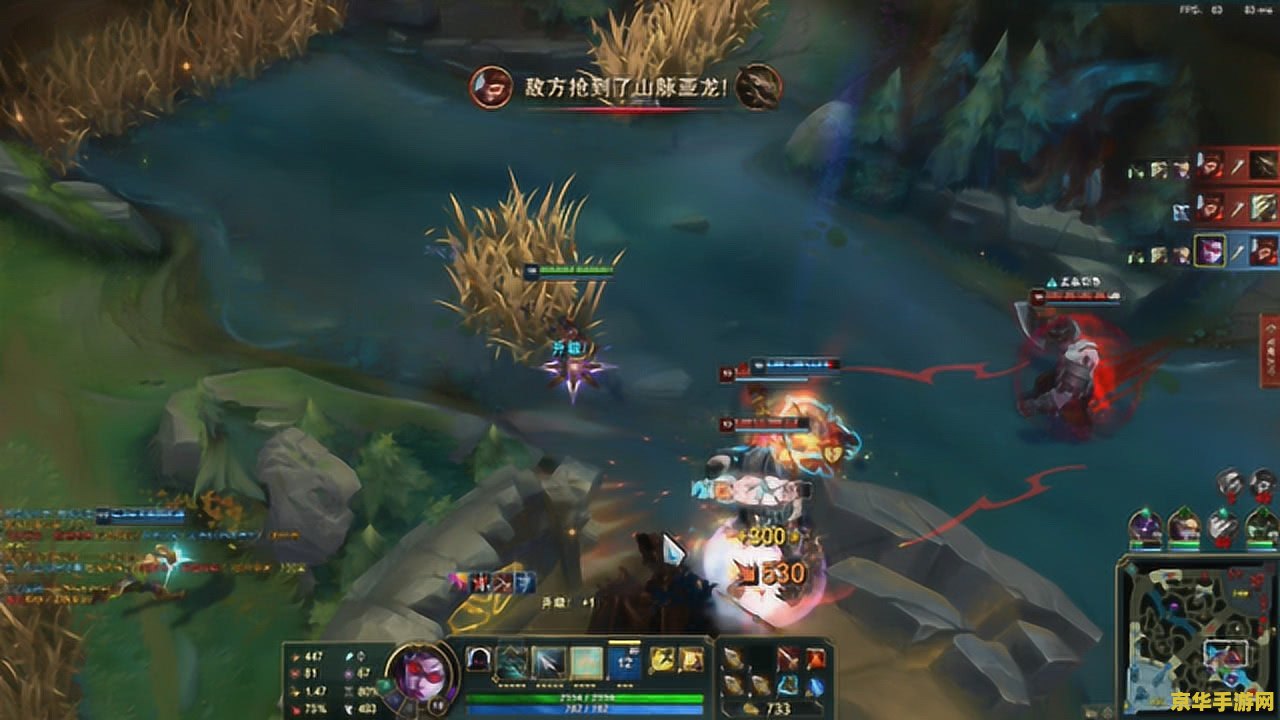Use the orange-red item in the inventory

point(815,657)
